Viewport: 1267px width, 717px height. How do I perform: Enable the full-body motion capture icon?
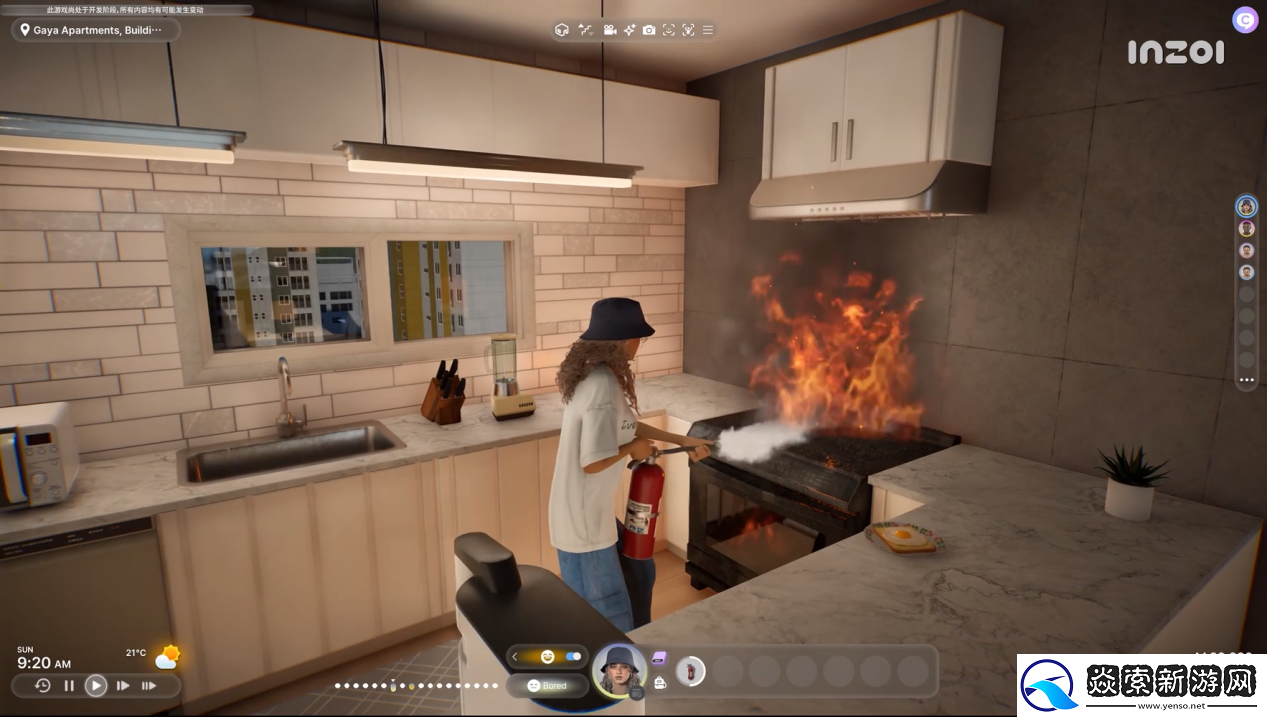click(688, 30)
